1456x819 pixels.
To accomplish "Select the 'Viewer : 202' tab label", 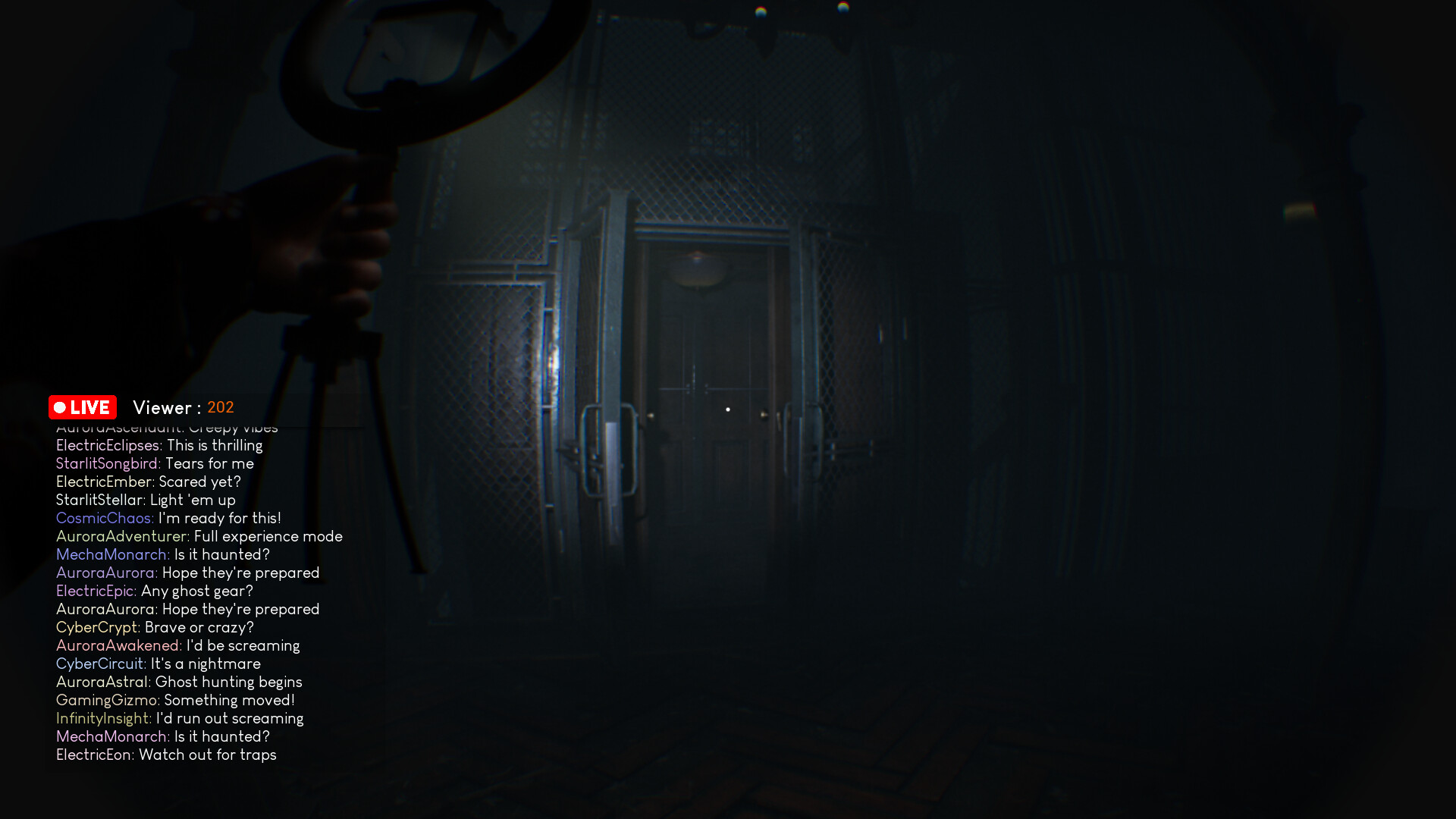I will (x=182, y=407).
